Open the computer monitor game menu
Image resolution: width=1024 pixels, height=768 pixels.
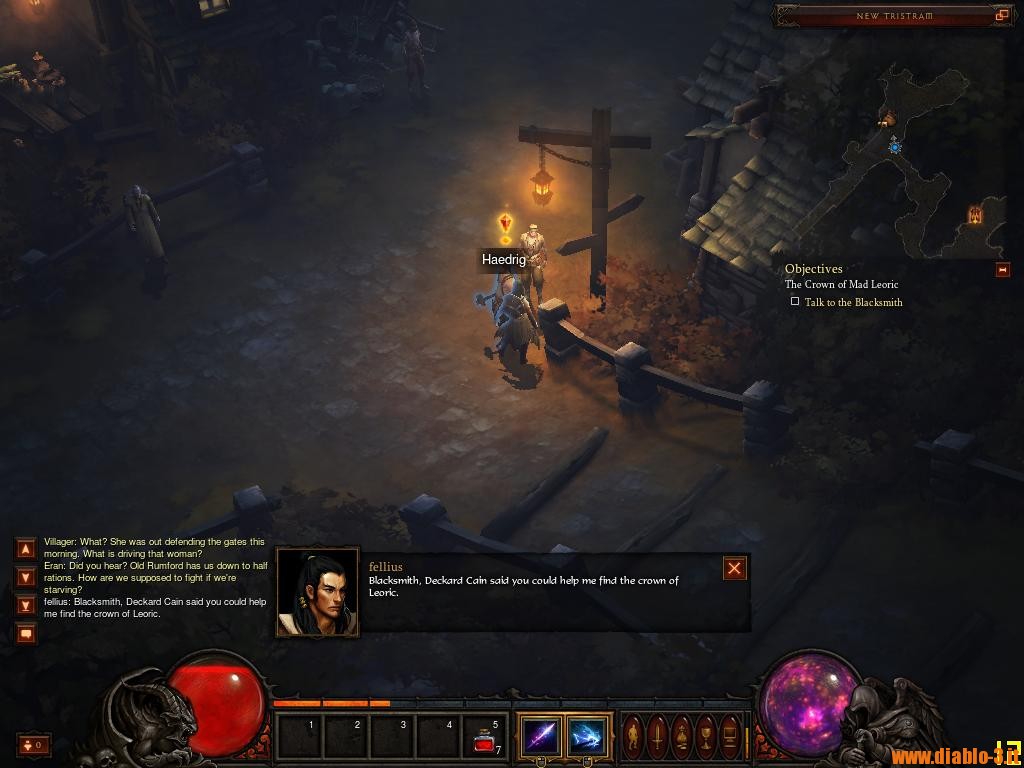pos(731,737)
